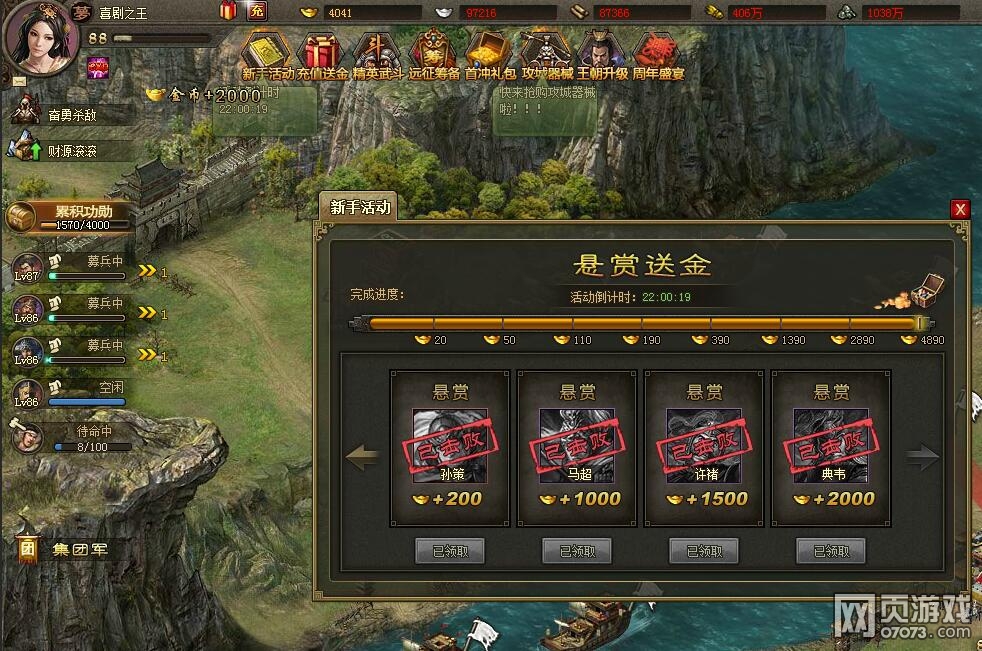Open the 远征筹备 event icon

click(x=434, y=51)
